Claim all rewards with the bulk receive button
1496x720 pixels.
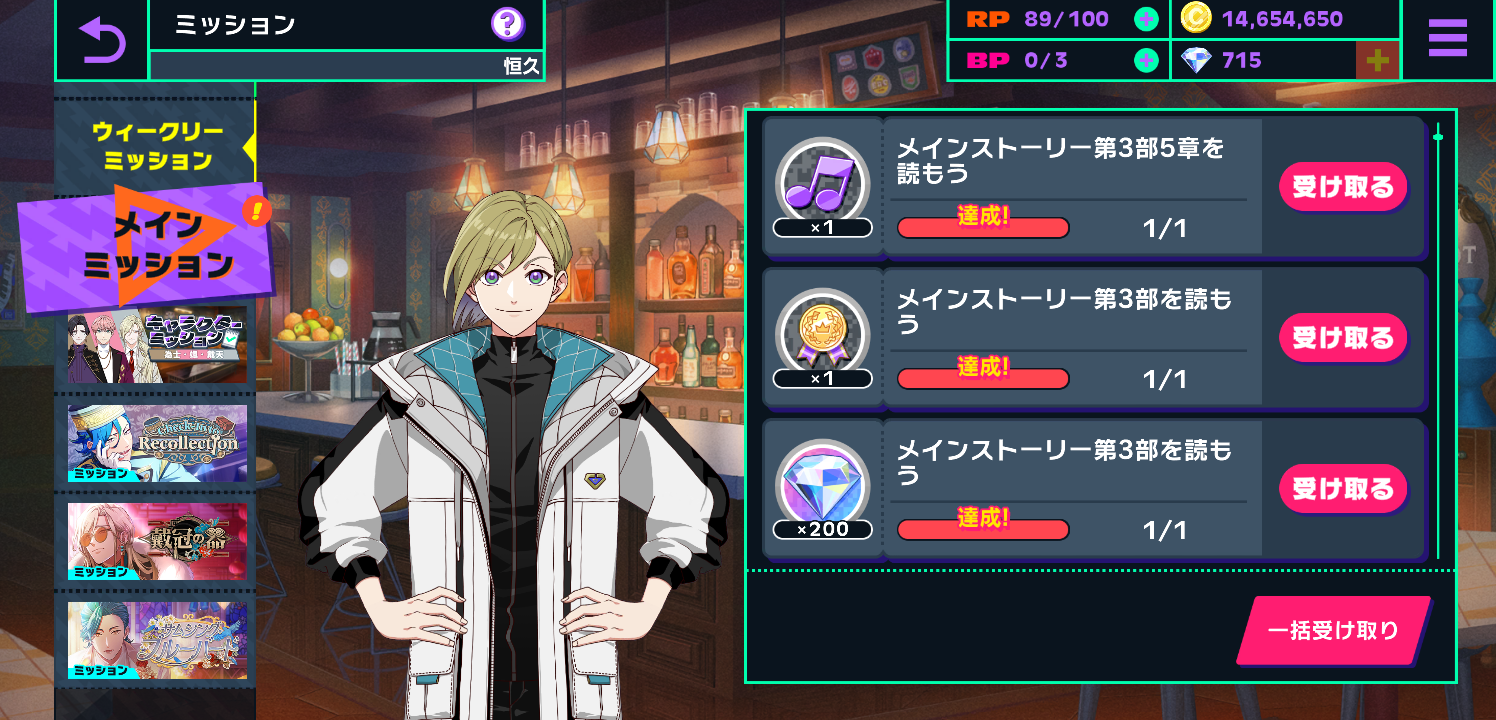(1333, 631)
